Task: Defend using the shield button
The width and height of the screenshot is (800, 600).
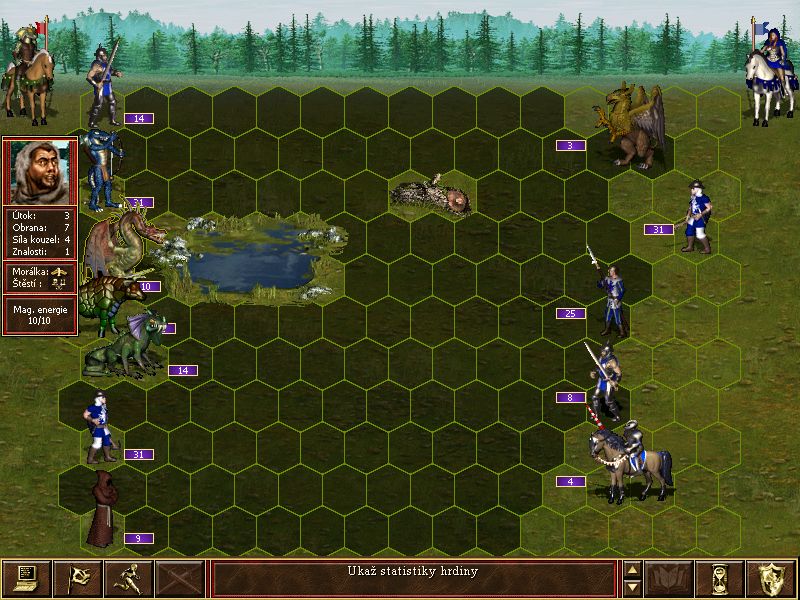Action: tap(771, 578)
